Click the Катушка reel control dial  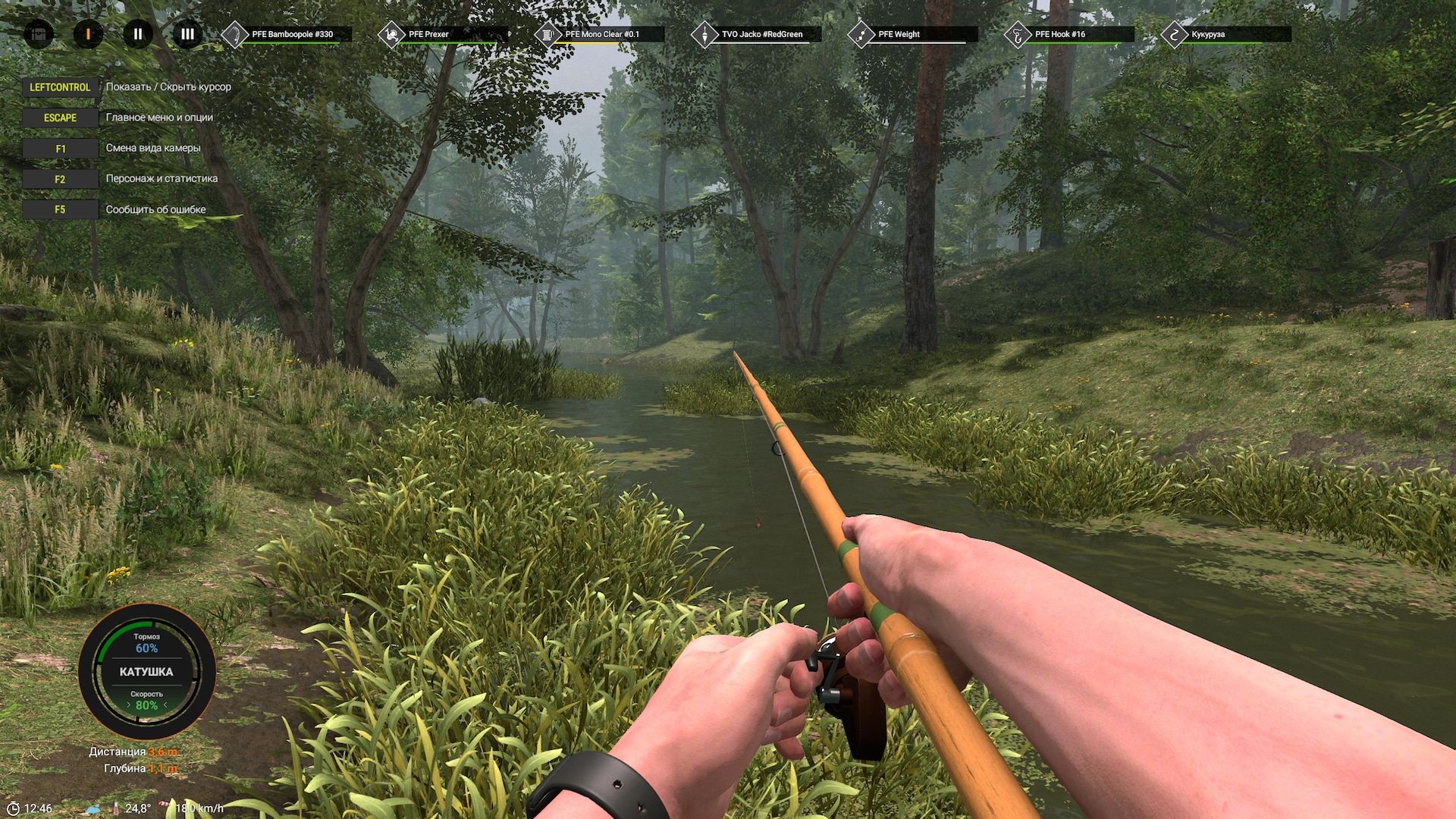tap(146, 672)
